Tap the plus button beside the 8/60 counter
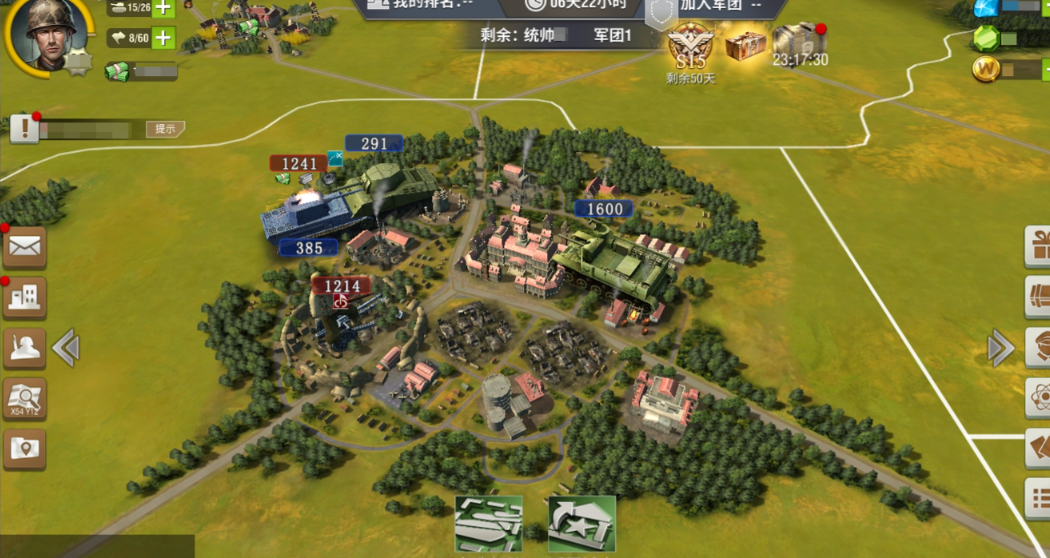Screen dimensions: 1050x558 pyautogui.click(x=163, y=39)
